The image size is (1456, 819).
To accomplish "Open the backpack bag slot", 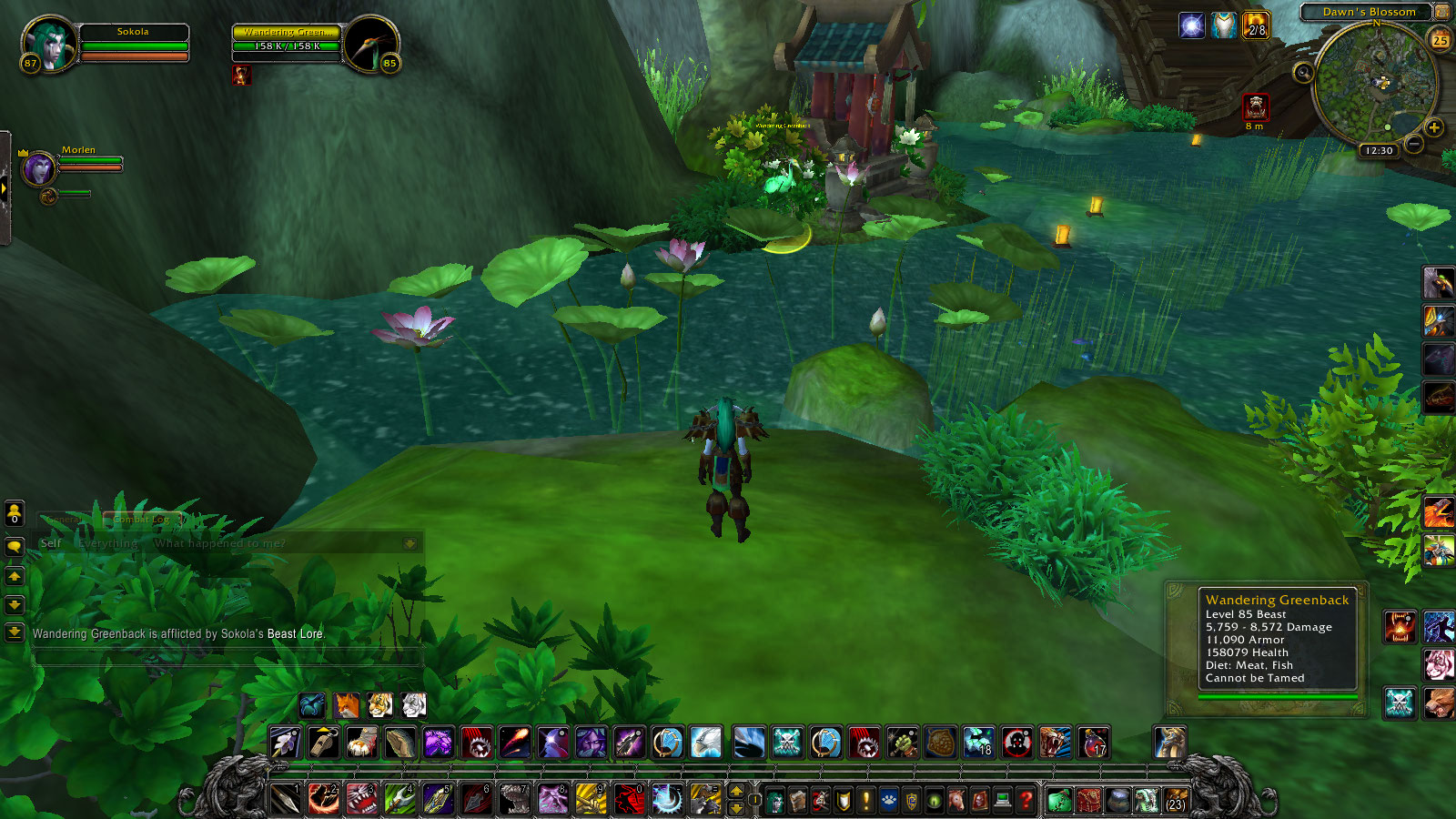I will click(1174, 800).
